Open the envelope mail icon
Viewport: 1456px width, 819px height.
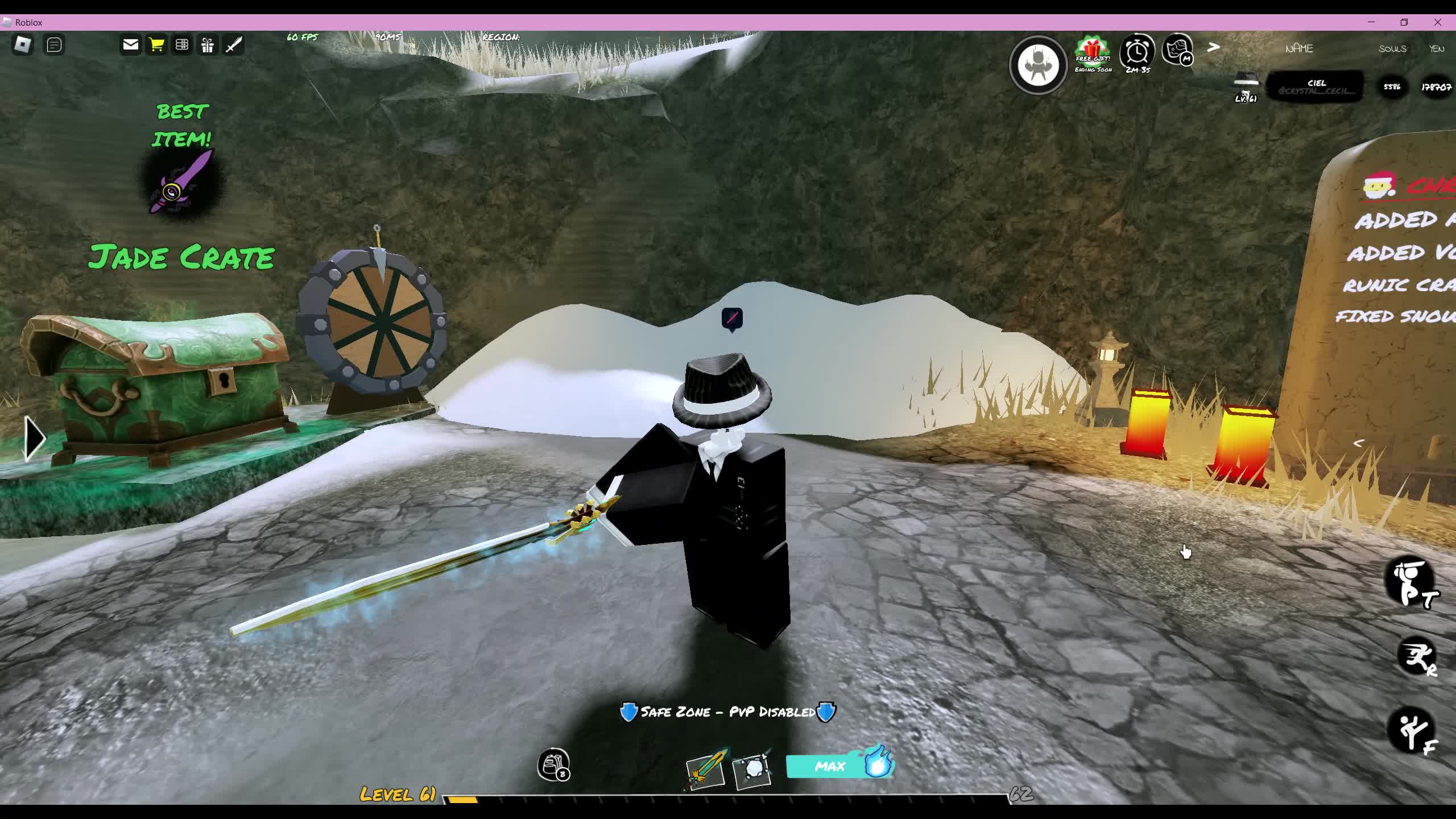[130, 44]
